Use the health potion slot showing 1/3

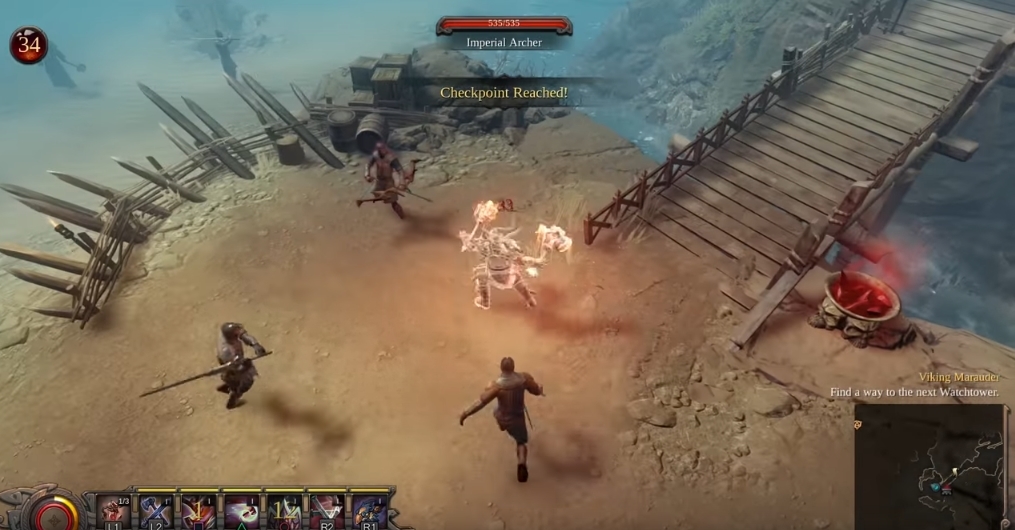(x=113, y=511)
